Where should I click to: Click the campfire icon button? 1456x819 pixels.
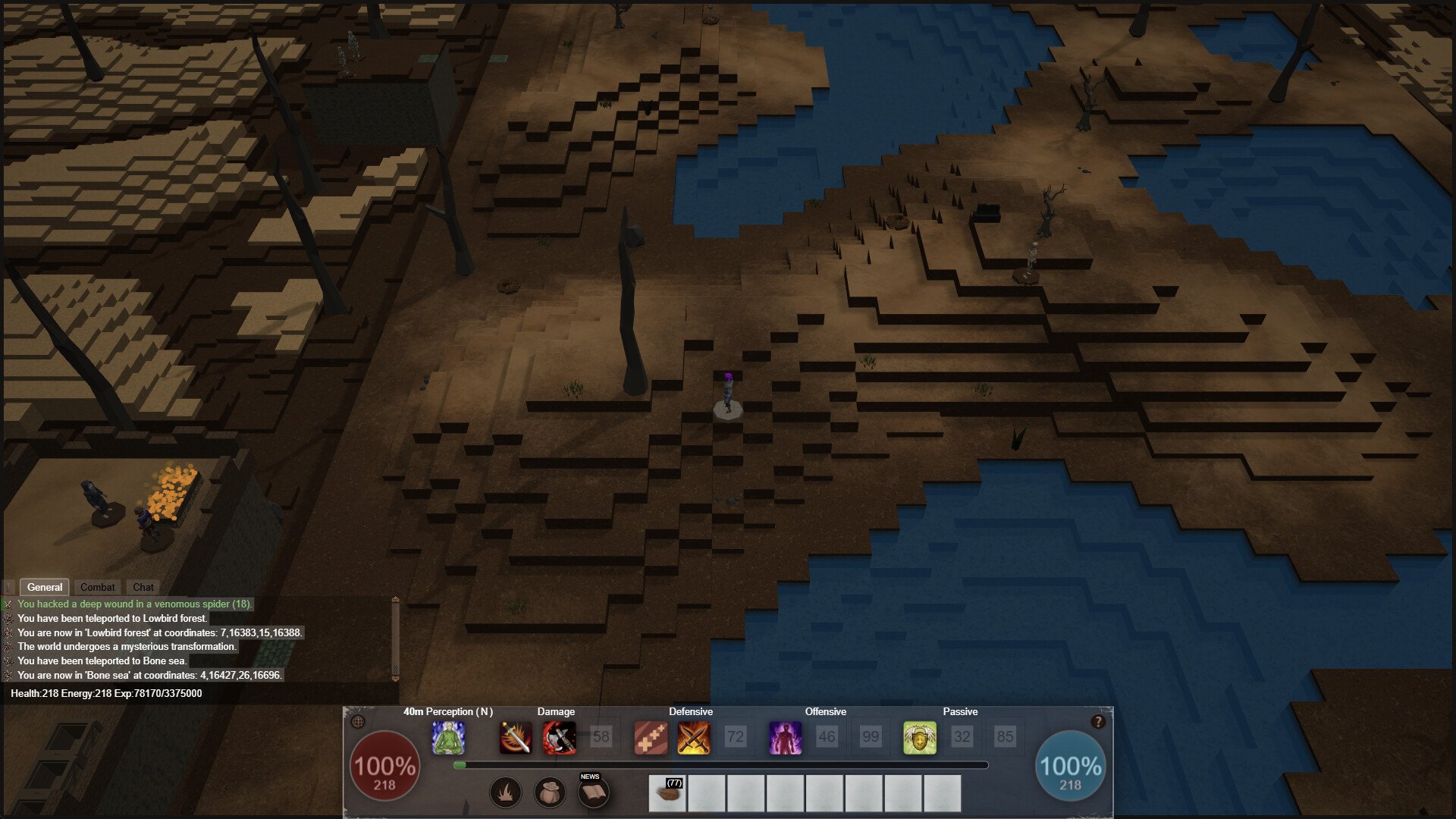506,793
